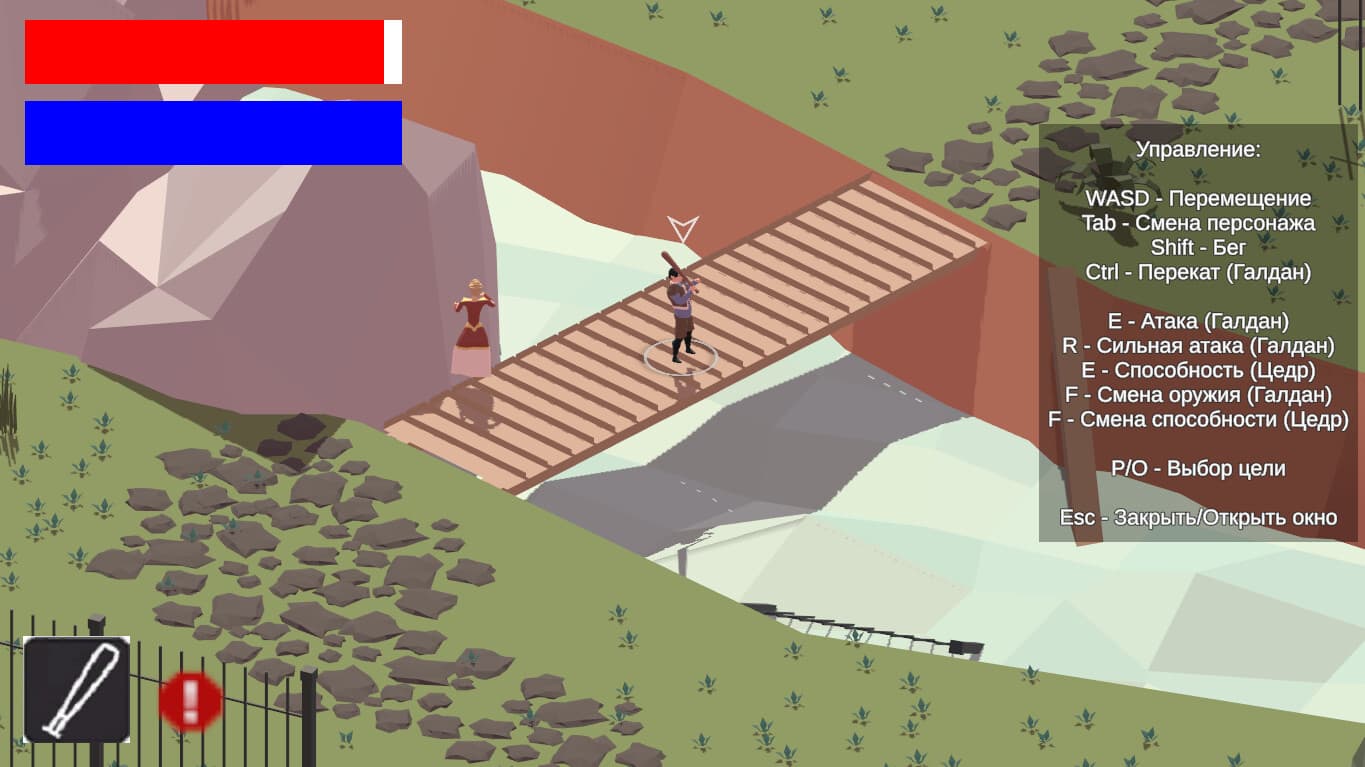
Task: Click the blue mana bar
Action: coord(212,131)
